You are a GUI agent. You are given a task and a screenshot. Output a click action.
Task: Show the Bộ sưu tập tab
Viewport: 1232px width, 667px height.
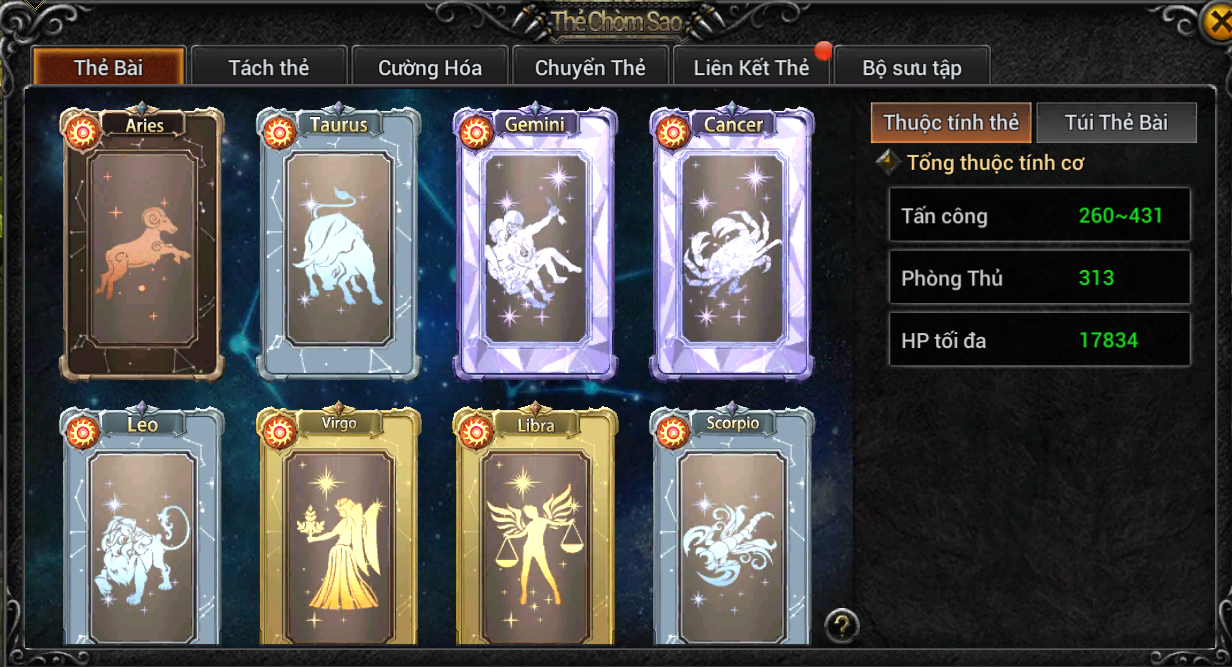pyautogui.click(x=912, y=68)
